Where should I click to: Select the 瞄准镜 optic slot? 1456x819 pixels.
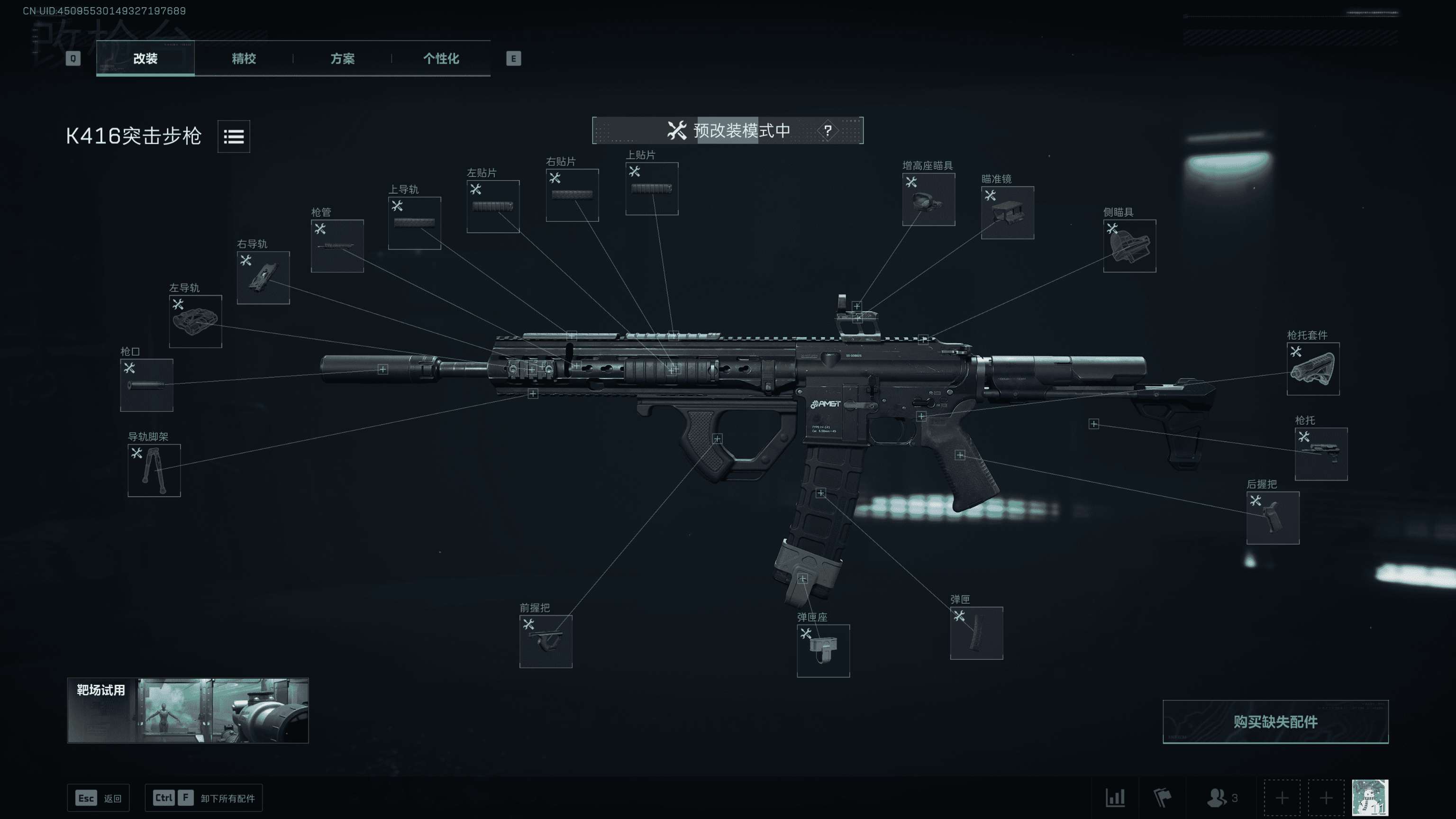(x=1007, y=212)
